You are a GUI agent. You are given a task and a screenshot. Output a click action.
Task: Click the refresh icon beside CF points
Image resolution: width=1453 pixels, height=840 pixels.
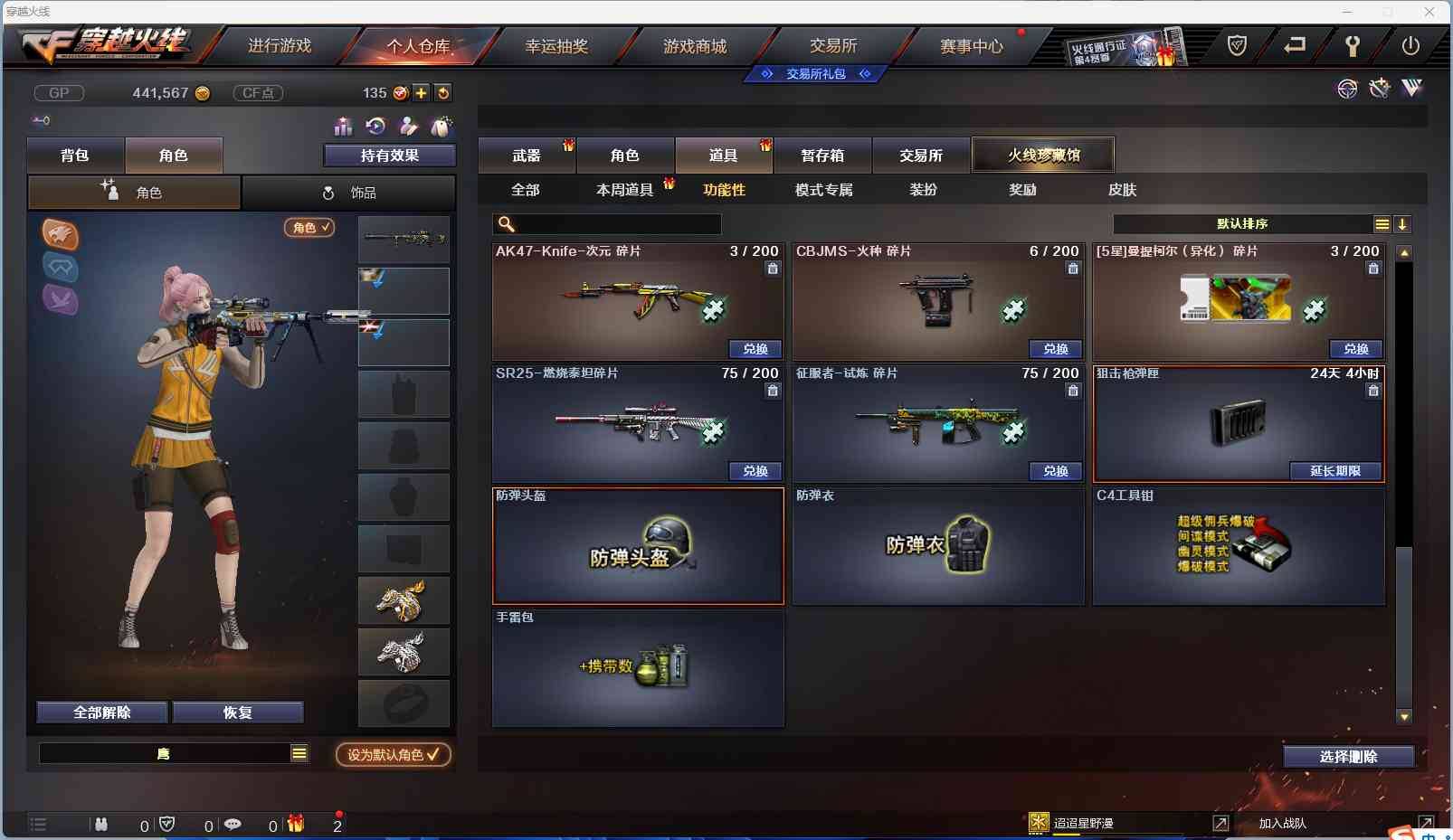(x=443, y=92)
